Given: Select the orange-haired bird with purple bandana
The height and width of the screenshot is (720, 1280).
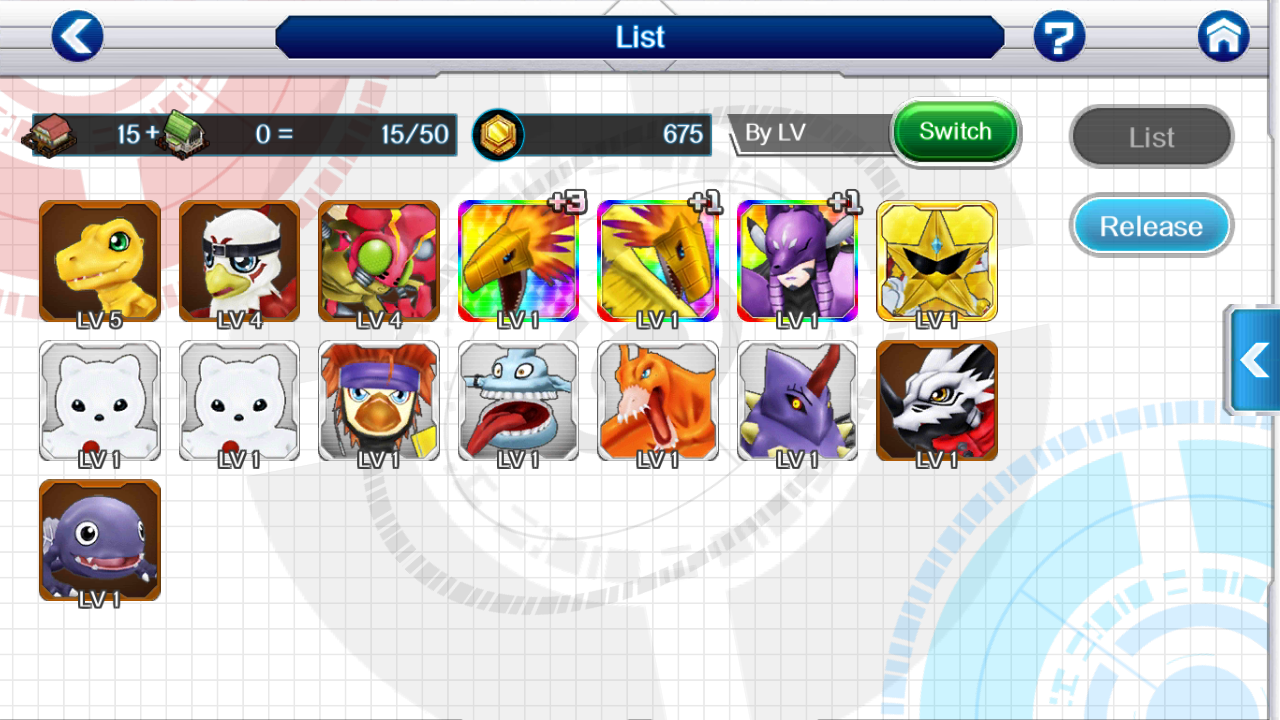Looking at the screenshot, I should tap(379, 401).
